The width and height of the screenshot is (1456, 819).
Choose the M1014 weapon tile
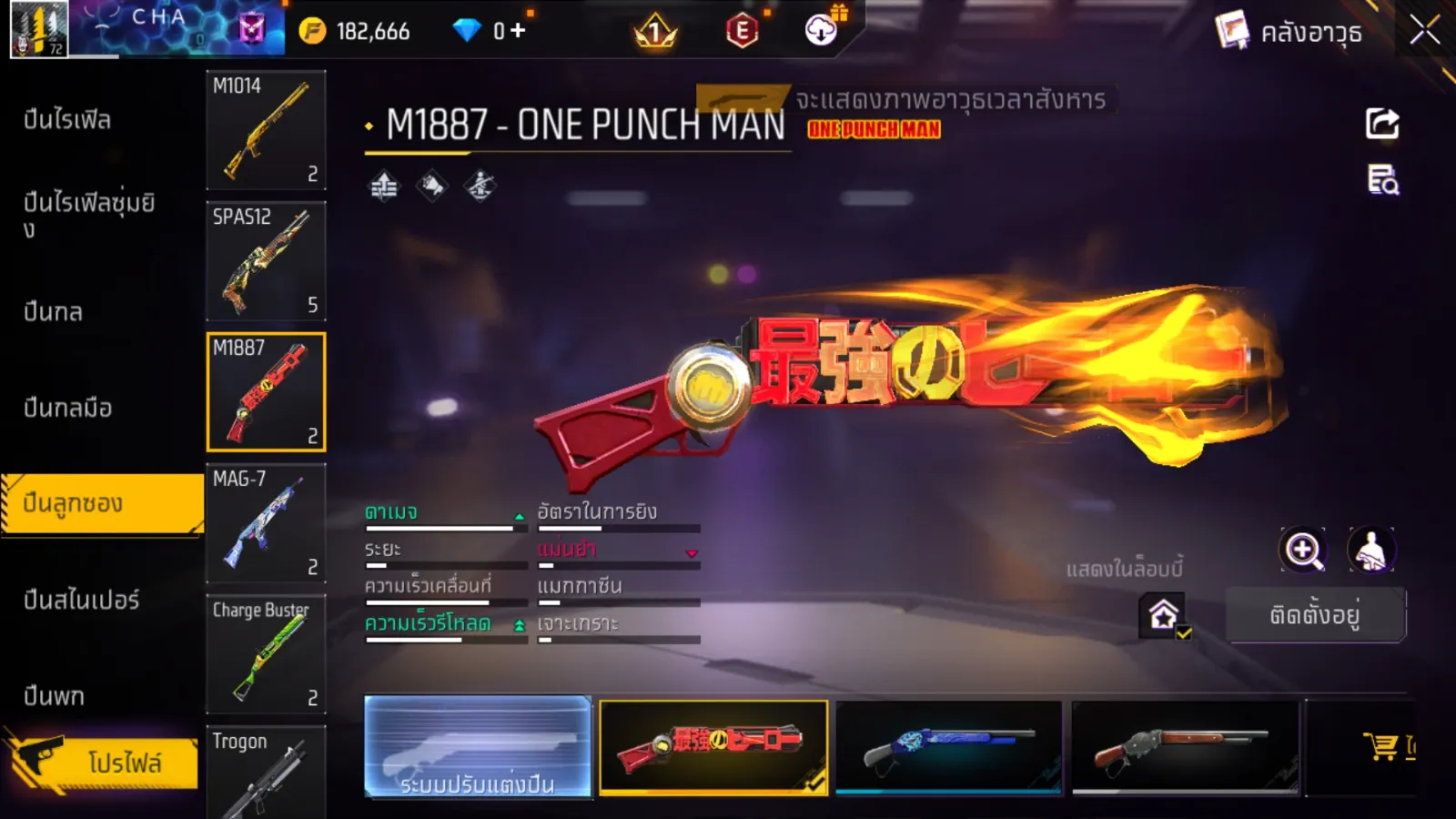click(x=266, y=129)
